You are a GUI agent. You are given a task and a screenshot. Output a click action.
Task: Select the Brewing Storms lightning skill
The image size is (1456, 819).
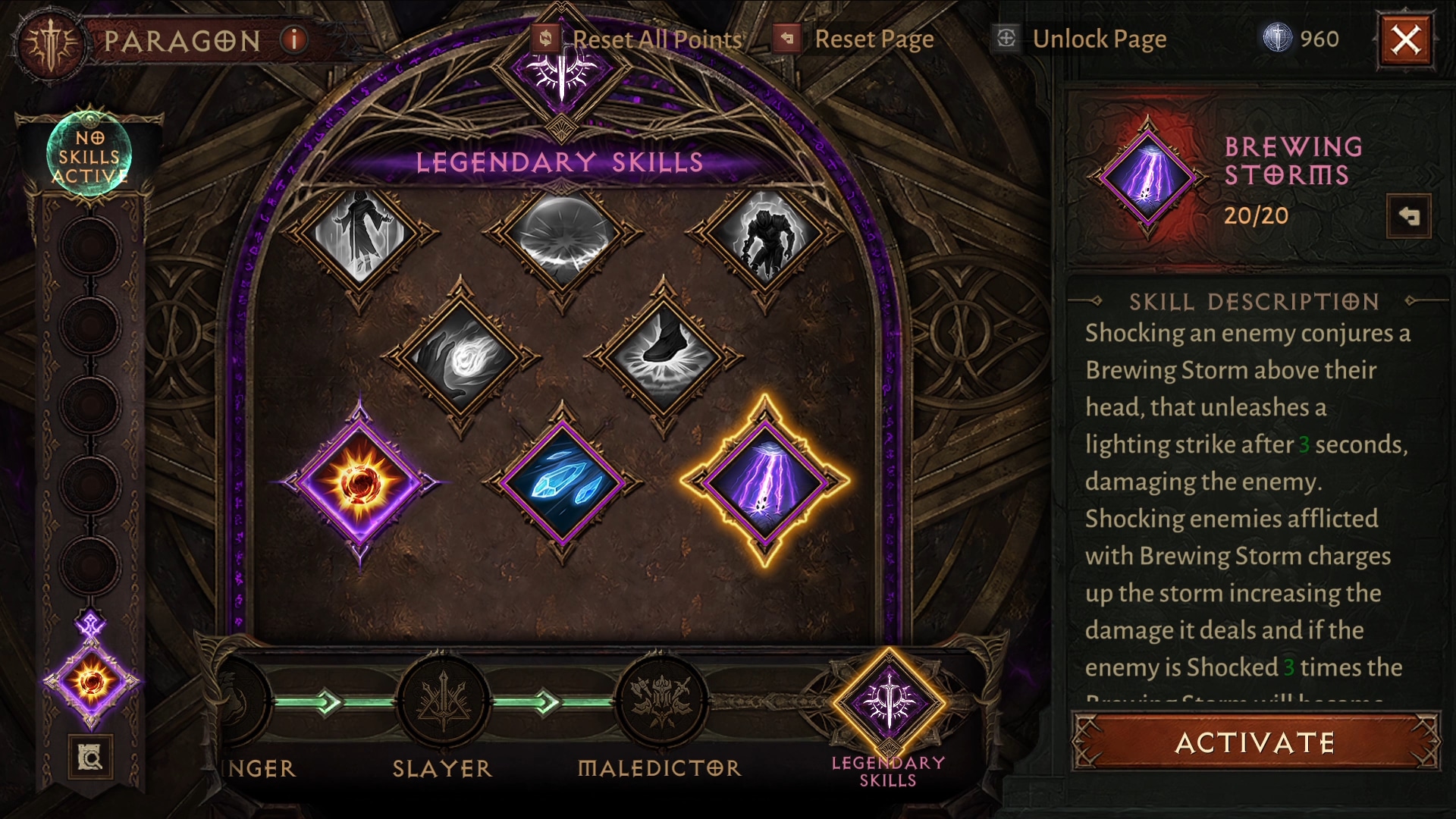point(765,480)
